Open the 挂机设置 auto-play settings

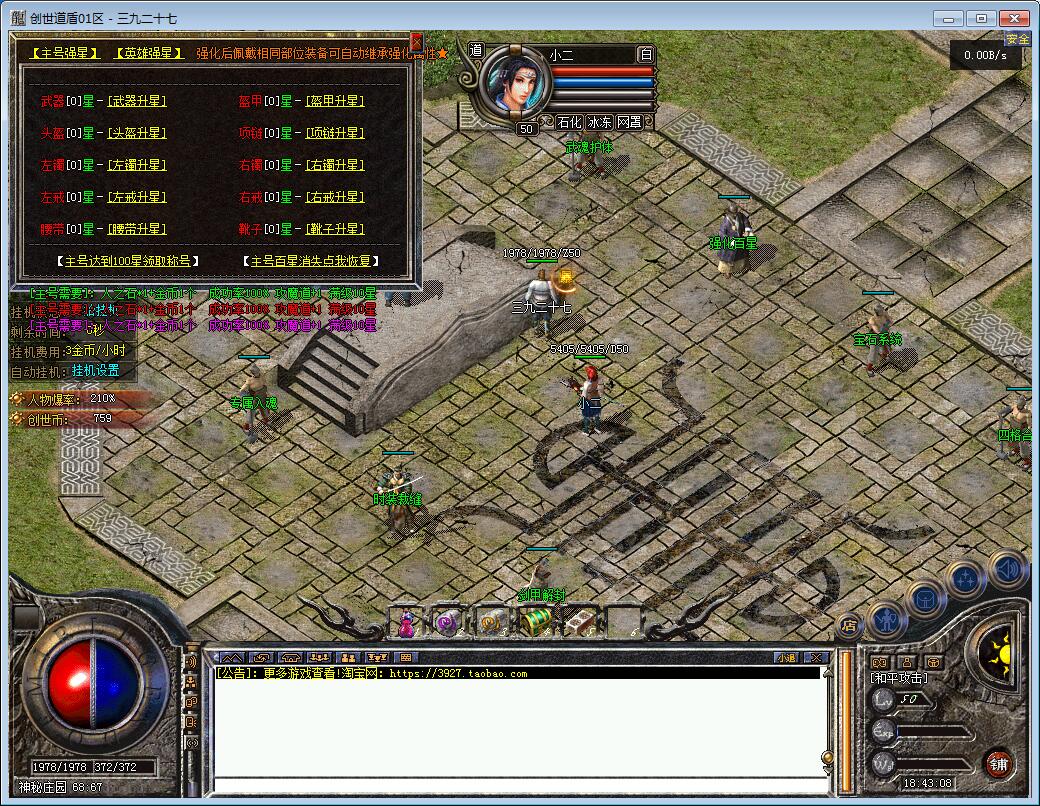(x=95, y=370)
